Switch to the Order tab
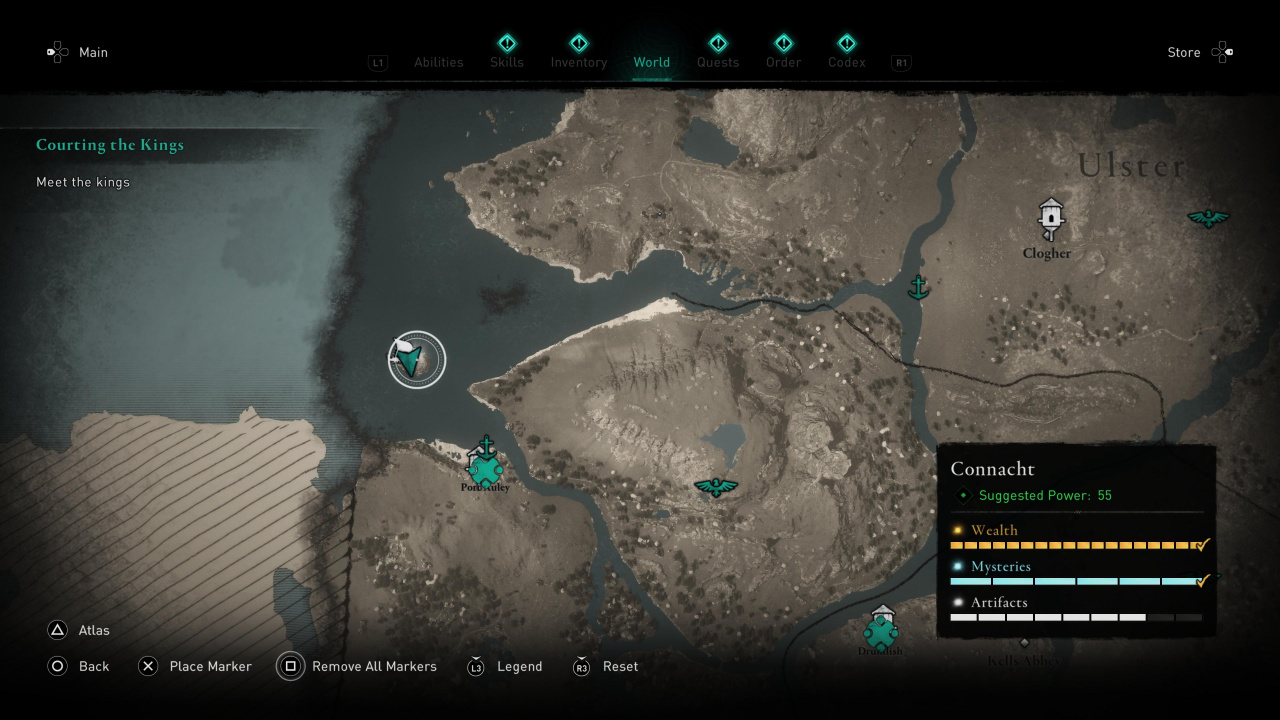 pyautogui.click(x=784, y=61)
